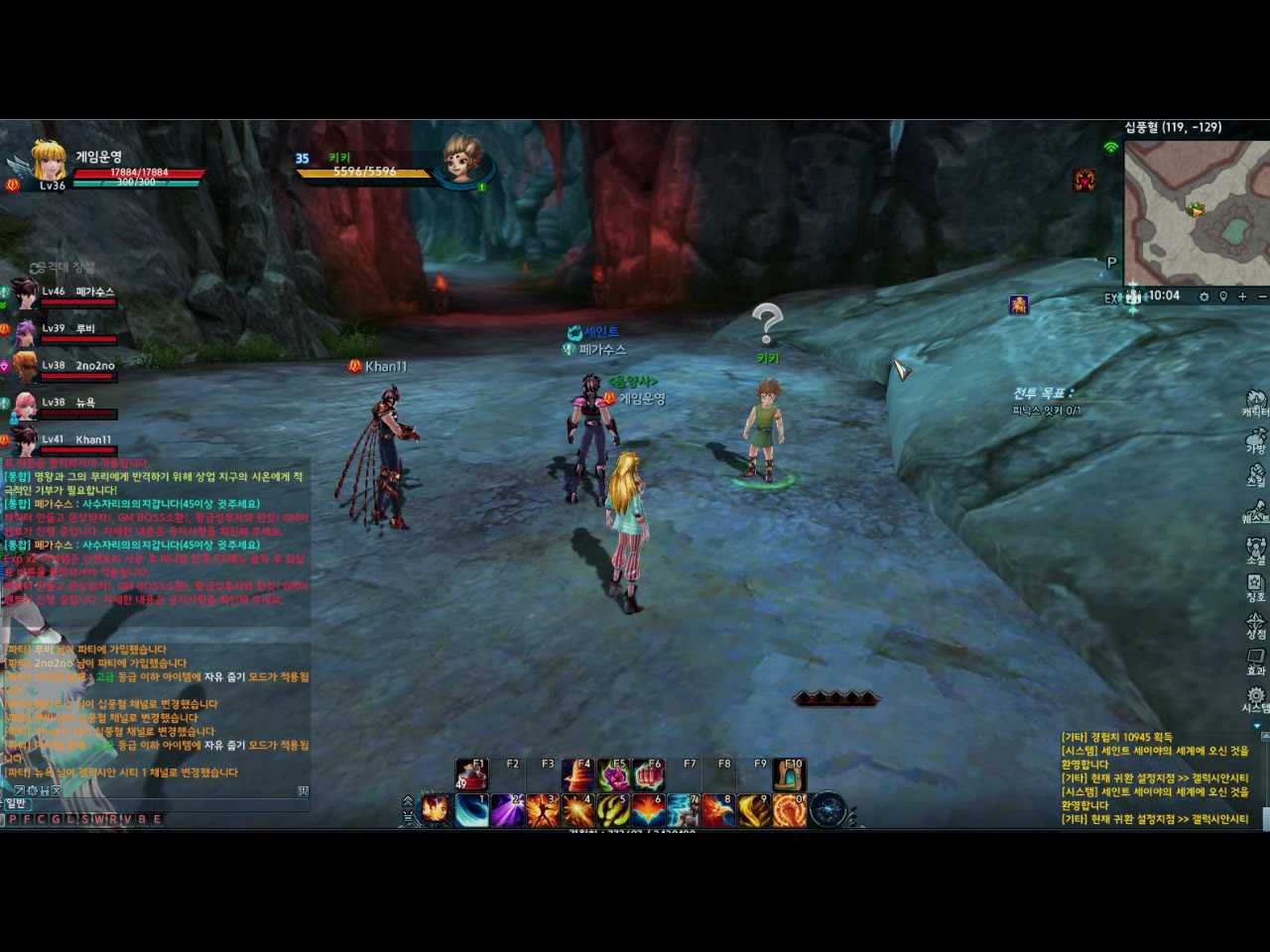Open the 퀘스트 quest log

(1255, 512)
